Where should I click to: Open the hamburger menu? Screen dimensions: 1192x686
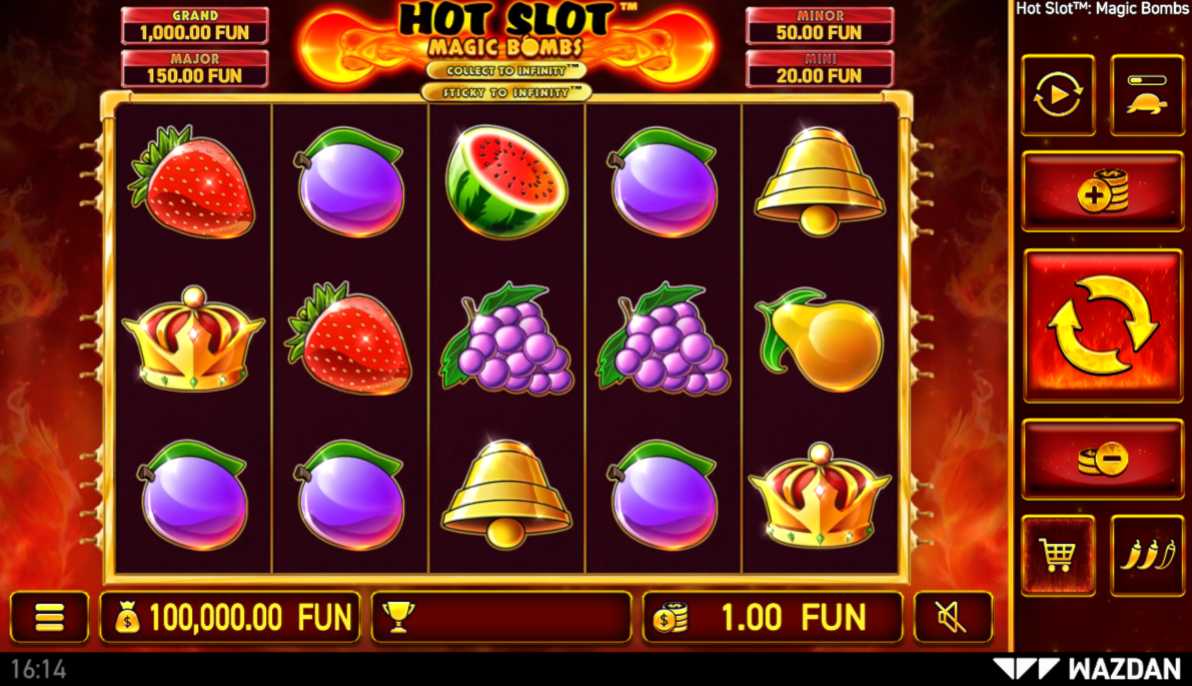pos(49,617)
